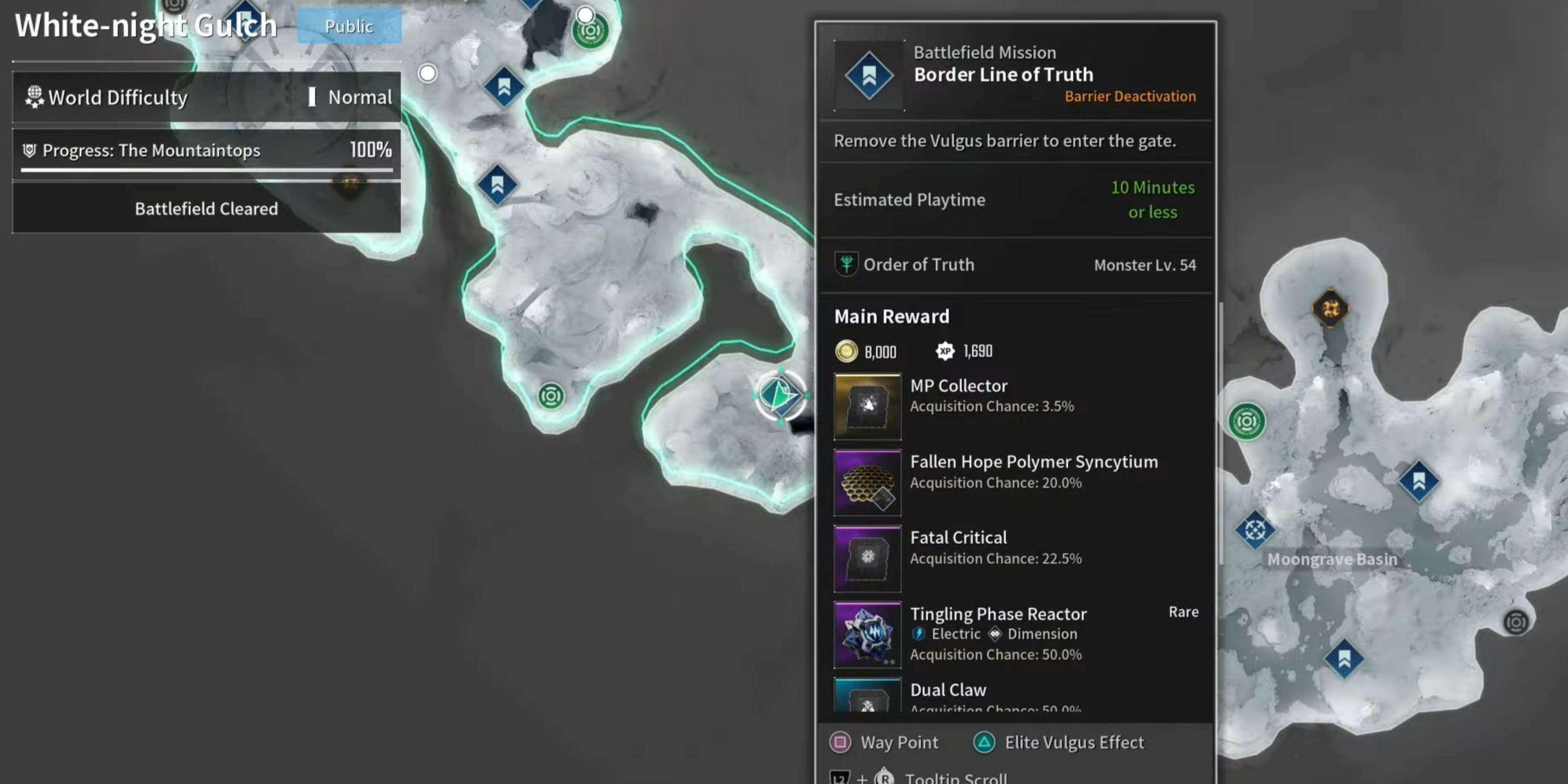Click the Order of Truth faction icon

tap(848, 265)
